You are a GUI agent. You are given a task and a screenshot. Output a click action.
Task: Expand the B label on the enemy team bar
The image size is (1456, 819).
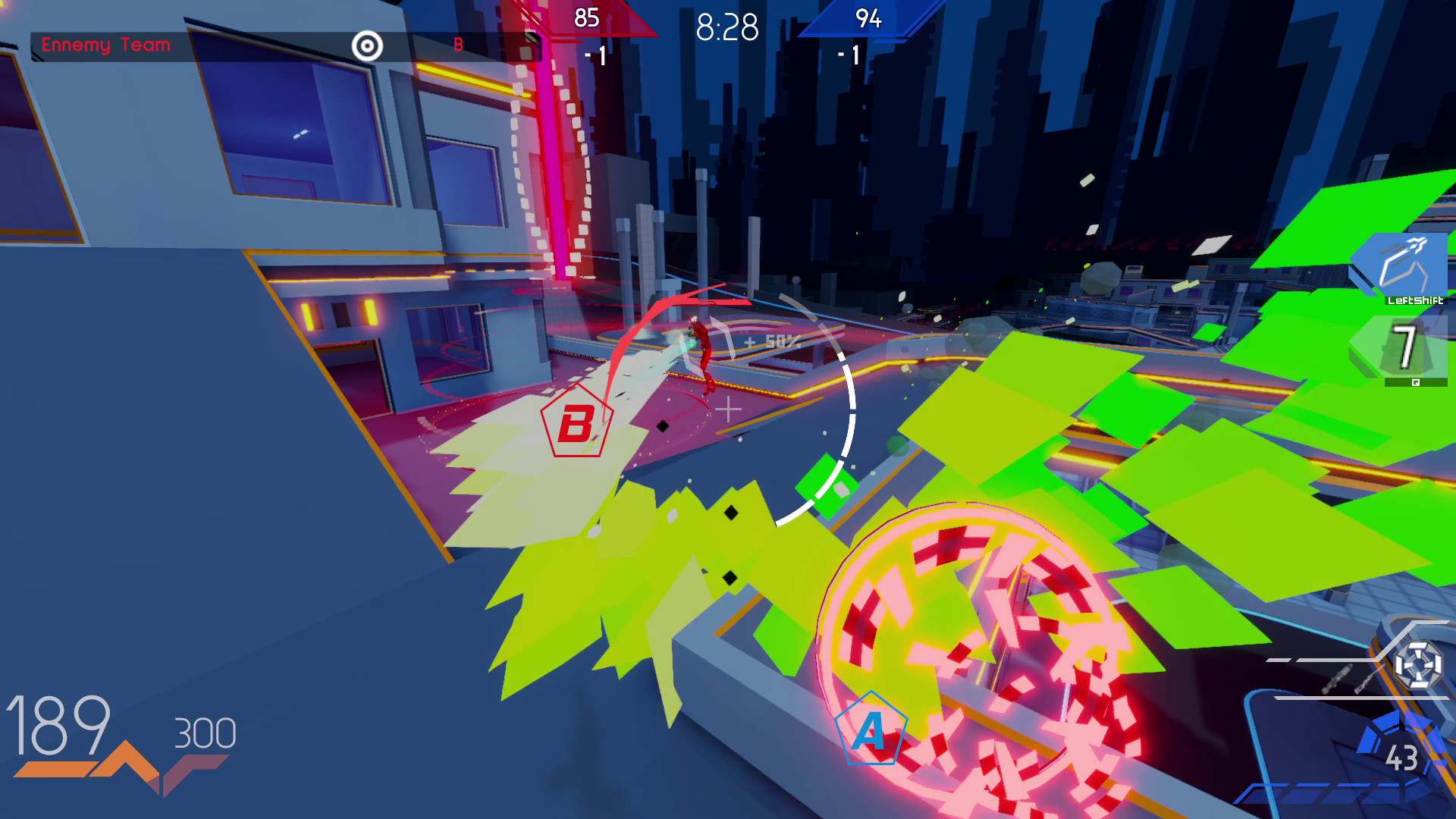tap(458, 45)
